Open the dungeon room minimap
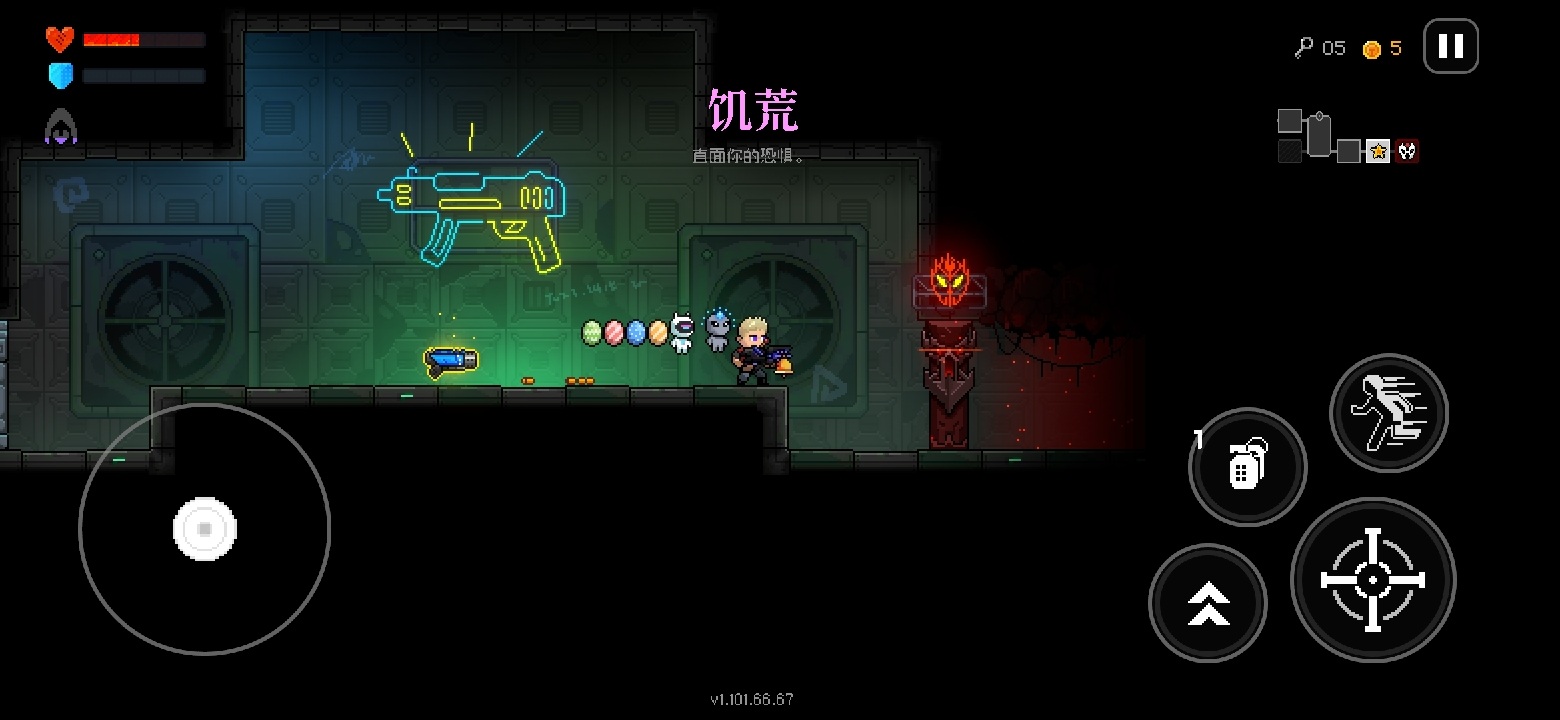 tap(1347, 137)
